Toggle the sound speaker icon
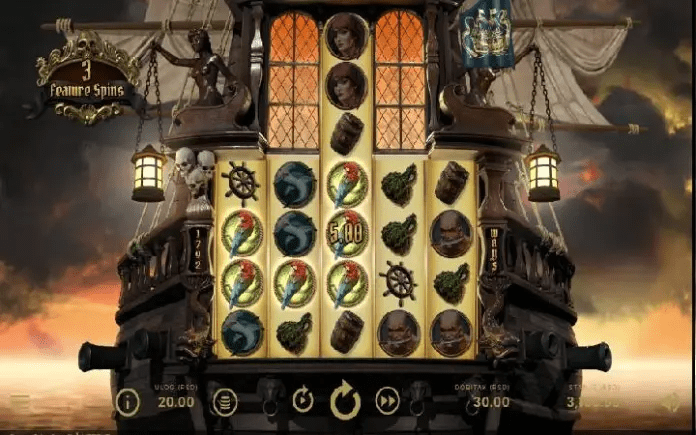This screenshot has width=696, height=435. 672,403
